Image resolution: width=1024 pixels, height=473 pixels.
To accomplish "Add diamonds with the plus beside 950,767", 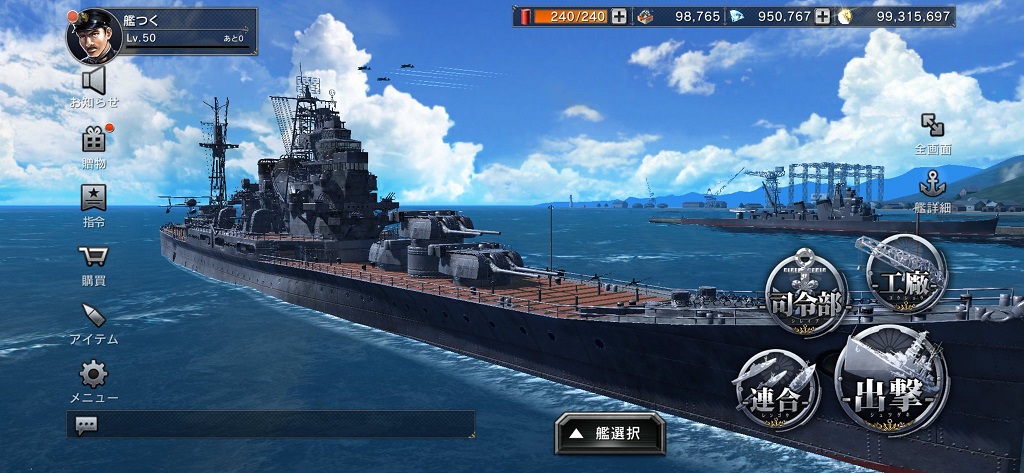I will pos(822,16).
